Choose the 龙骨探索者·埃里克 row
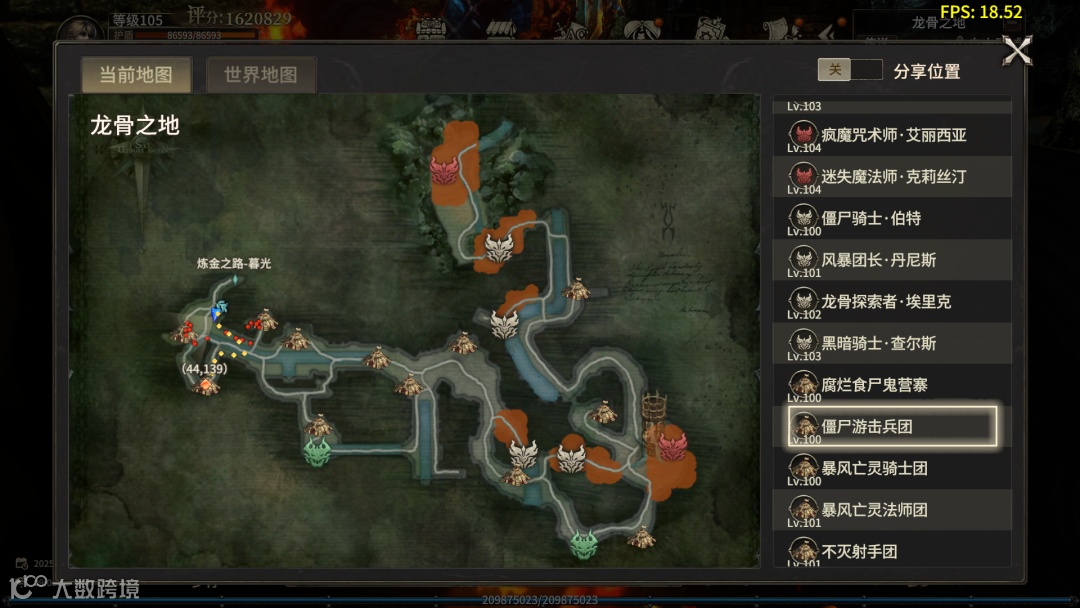1080x608 pixels. click(x=893, y=301)
